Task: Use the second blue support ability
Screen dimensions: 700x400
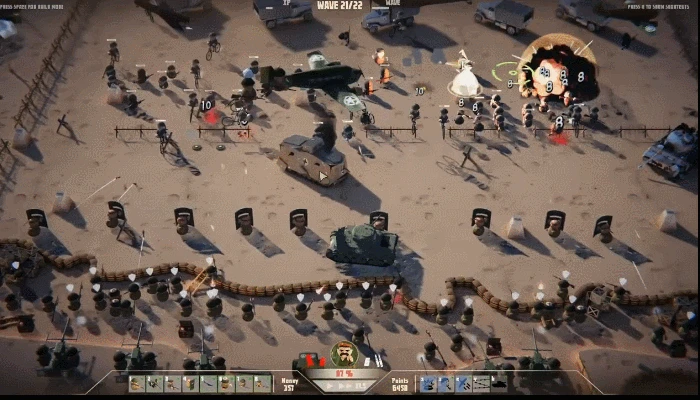Action: [446, 383]
